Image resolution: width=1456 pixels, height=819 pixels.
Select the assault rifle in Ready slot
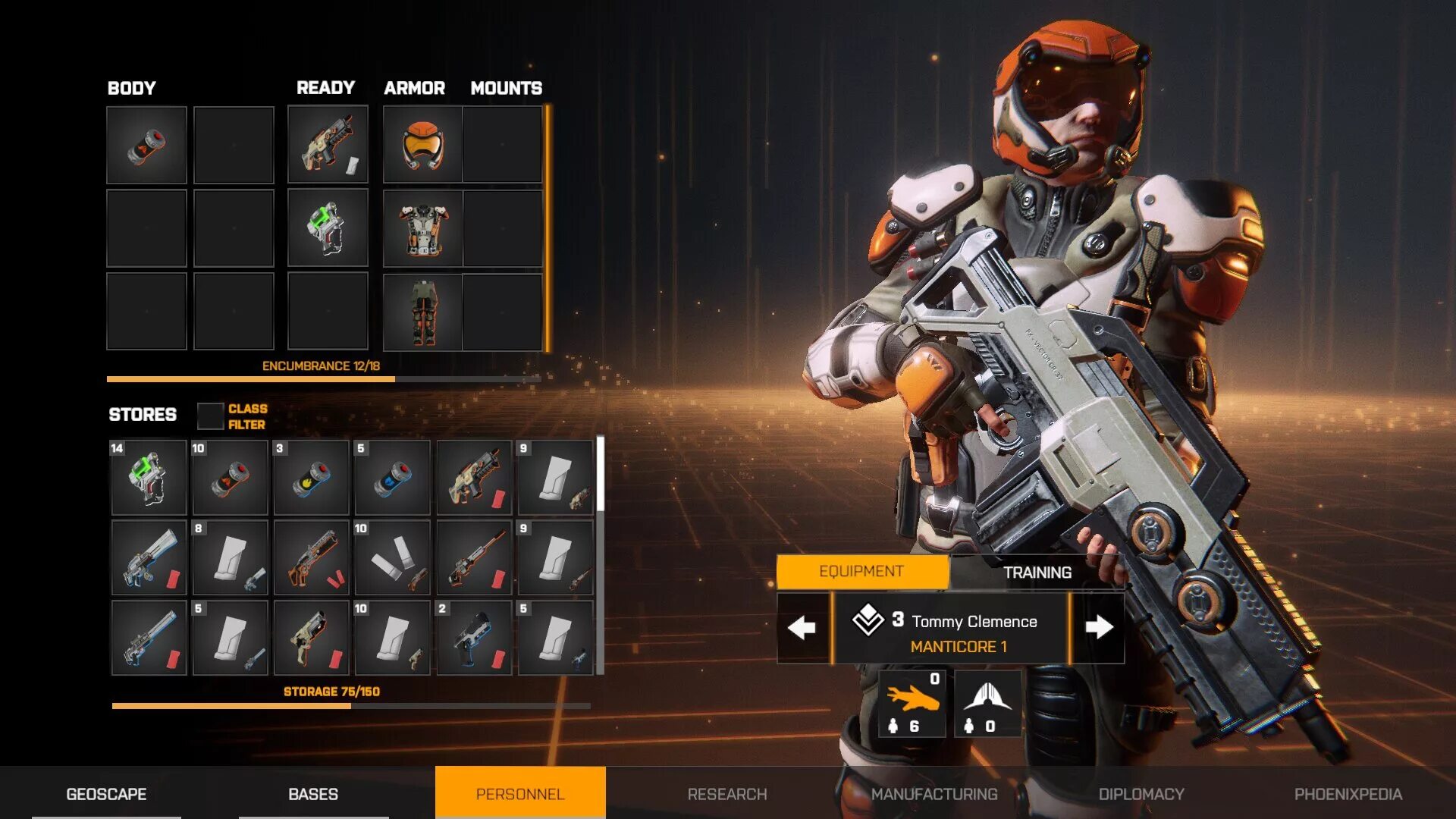coord(328,145)
